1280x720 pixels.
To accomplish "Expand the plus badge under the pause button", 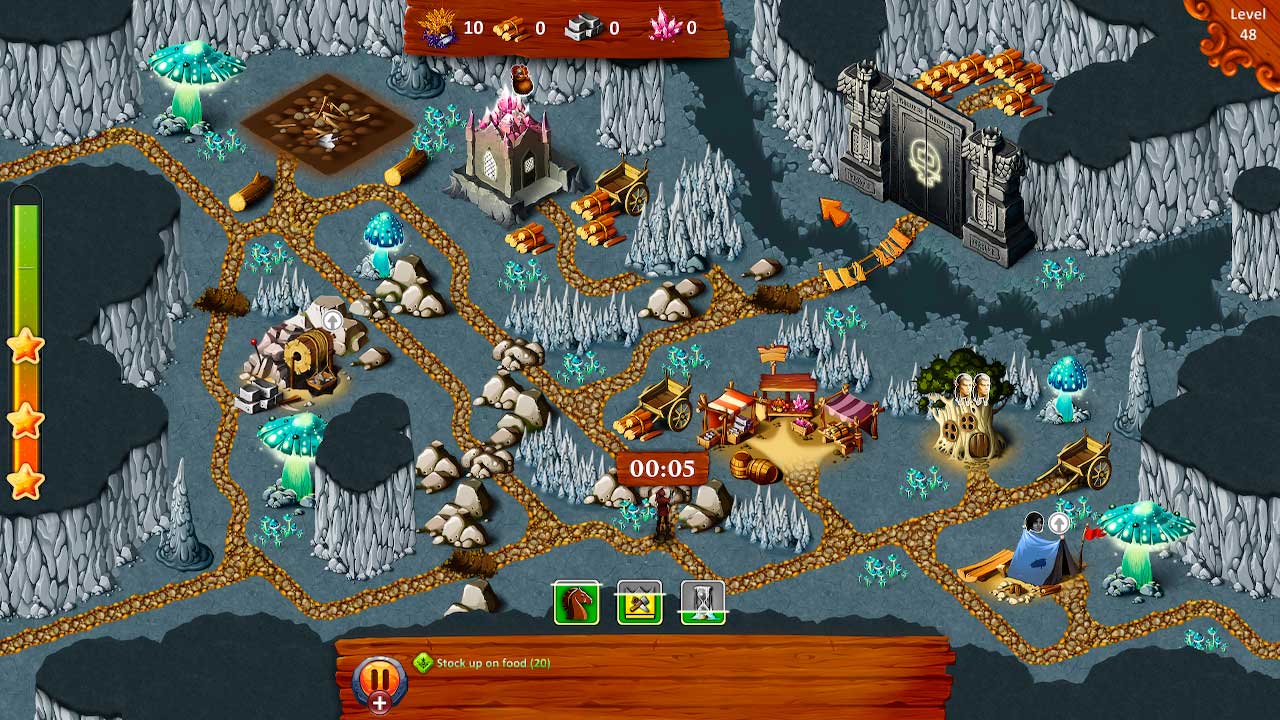I will tap(381, 702).
